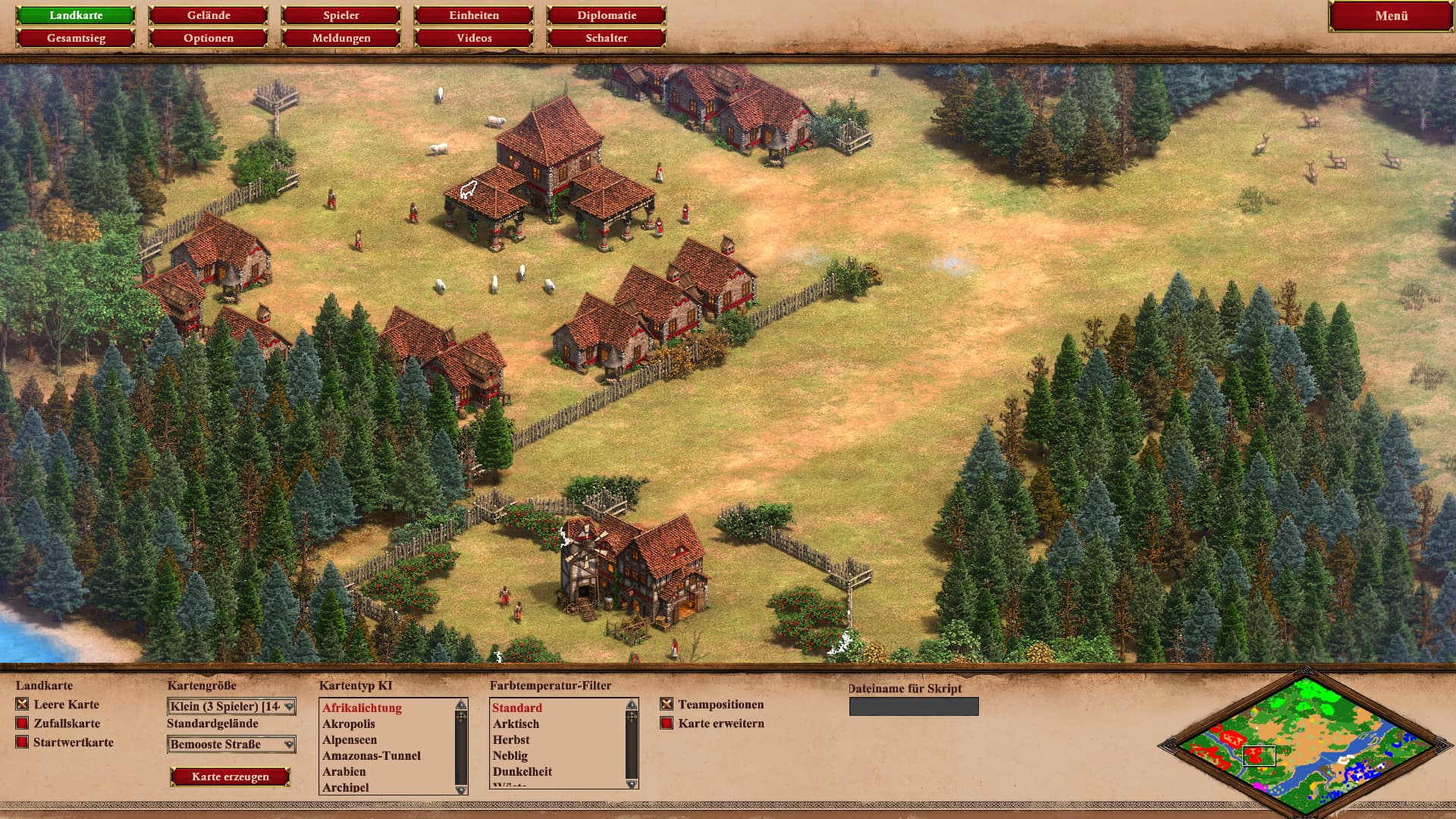
Task: Select the Zufallskarte option
Action: click(22, 723)
